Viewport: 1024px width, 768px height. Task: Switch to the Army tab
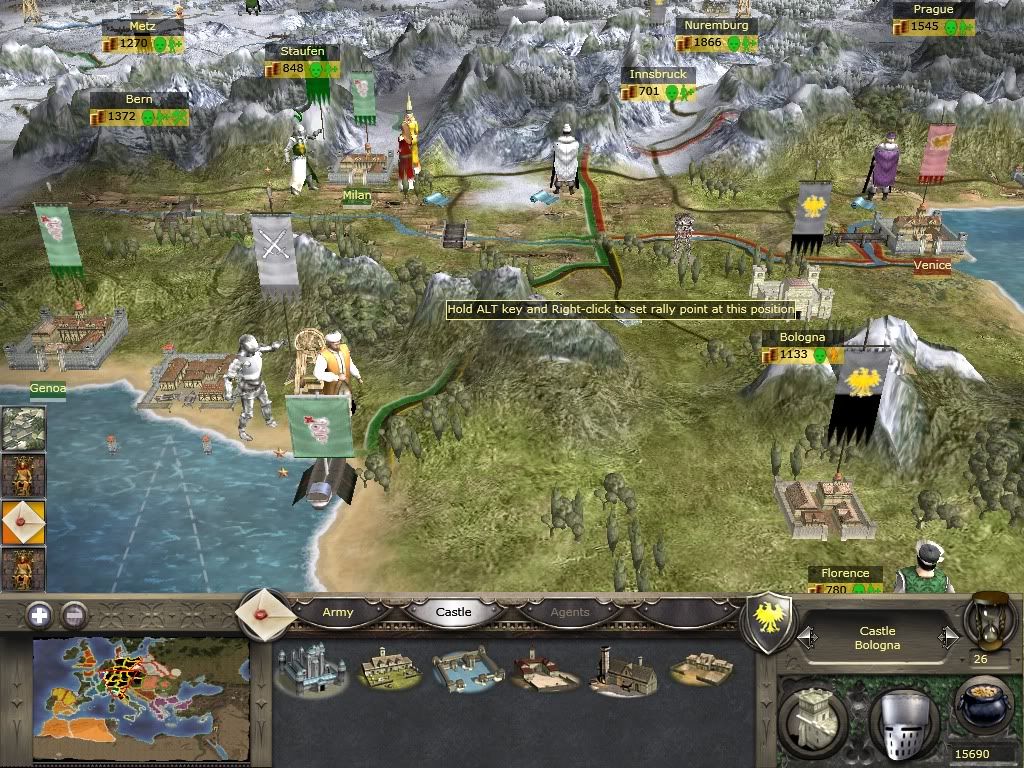point(338,612)
